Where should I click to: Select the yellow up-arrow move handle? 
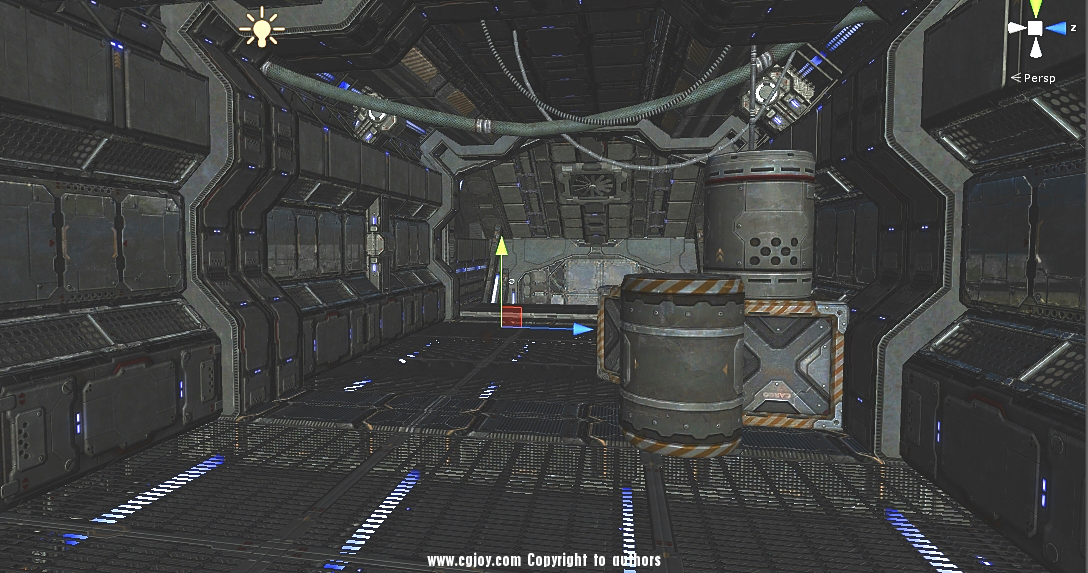(x=502, y=247)
